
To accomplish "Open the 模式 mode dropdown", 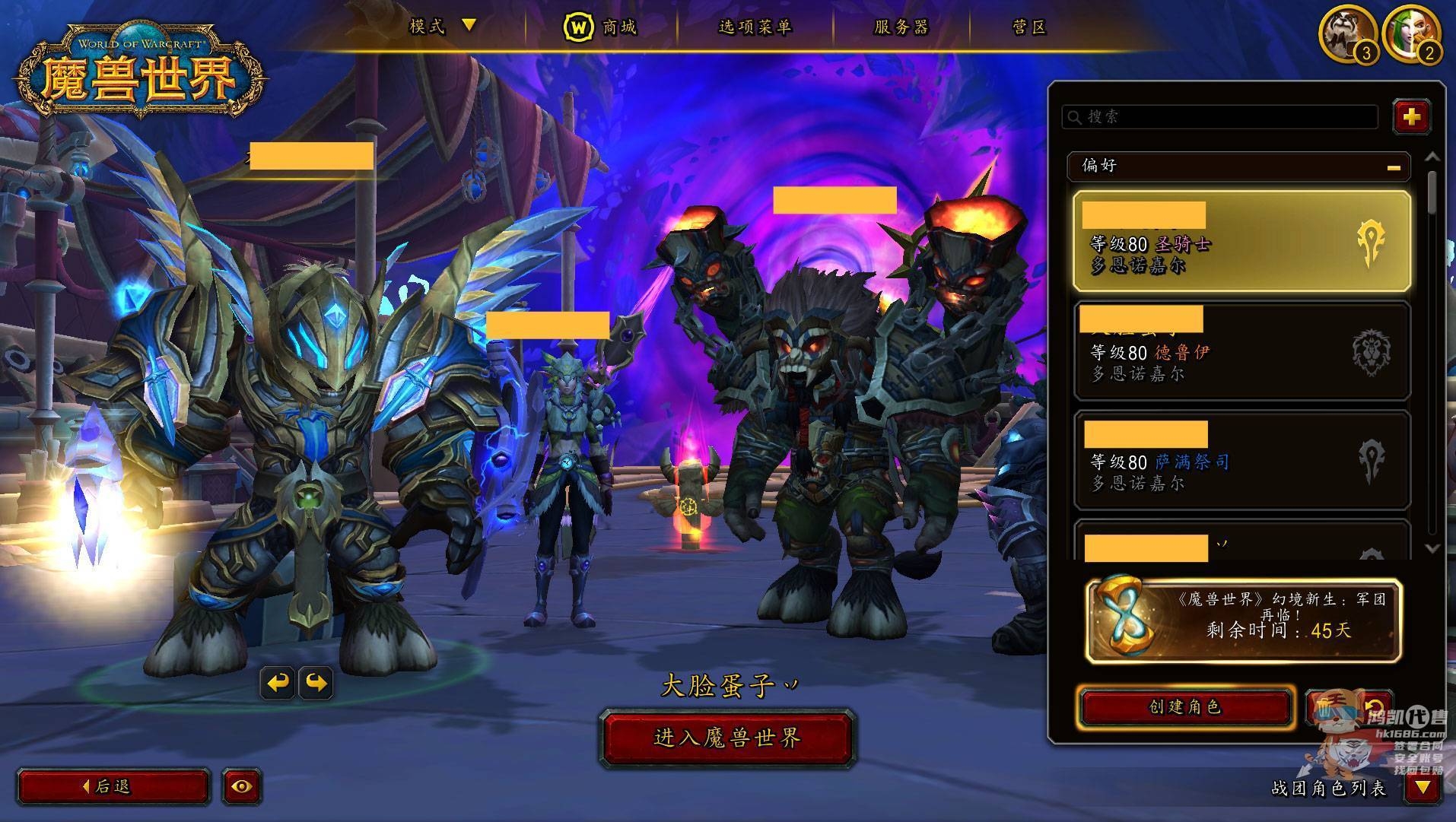I will 441,27.
